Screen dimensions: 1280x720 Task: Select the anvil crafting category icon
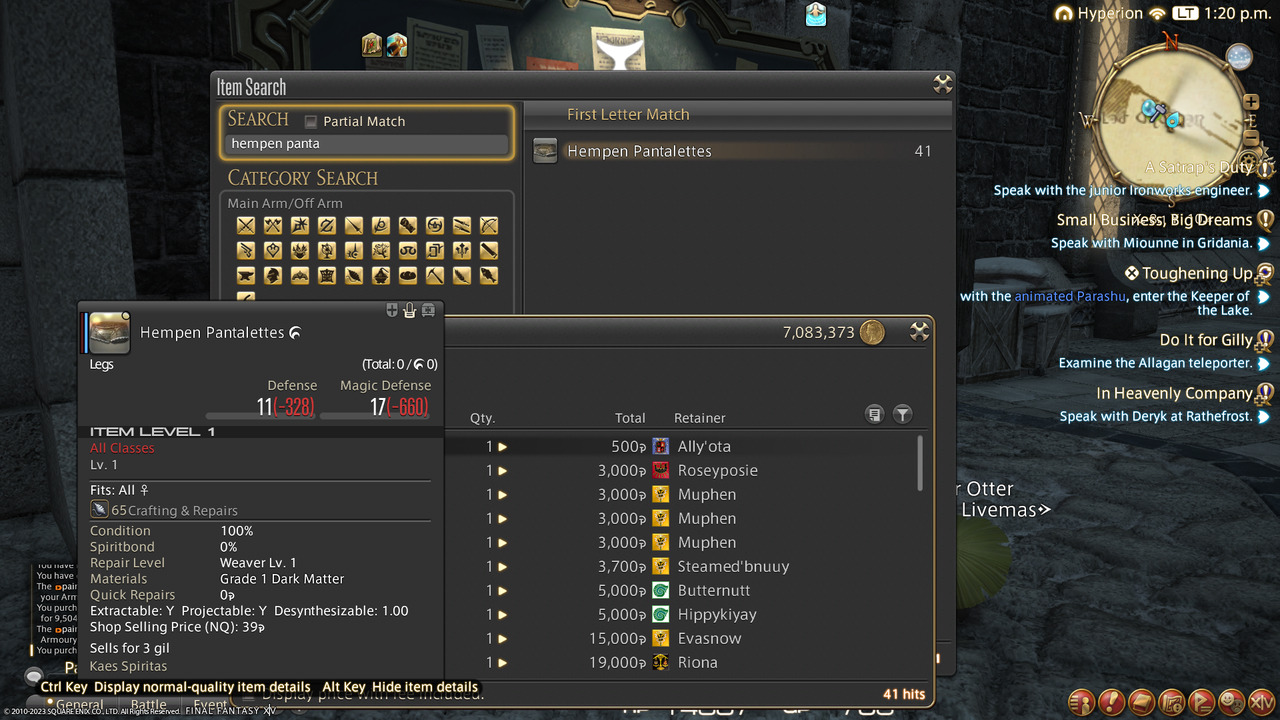coord(245,276)
